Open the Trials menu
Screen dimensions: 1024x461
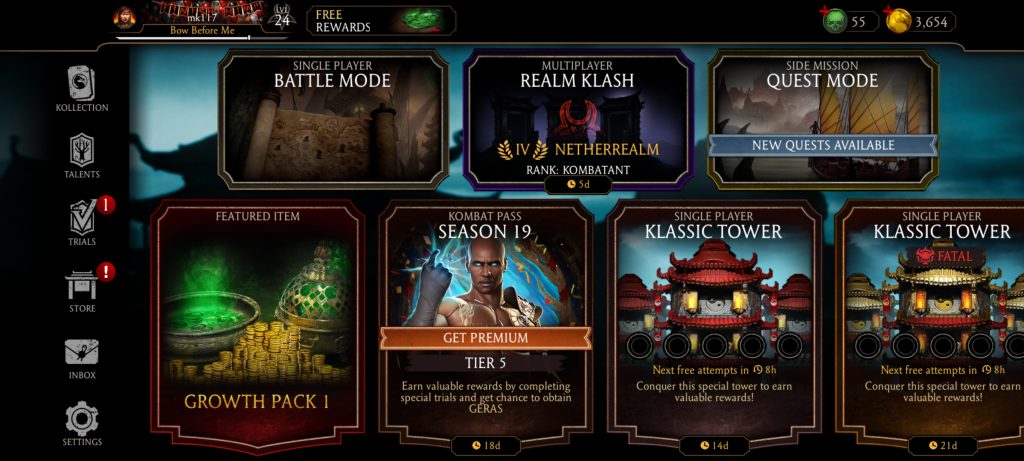pyautogui.click(x=82, y=222)
